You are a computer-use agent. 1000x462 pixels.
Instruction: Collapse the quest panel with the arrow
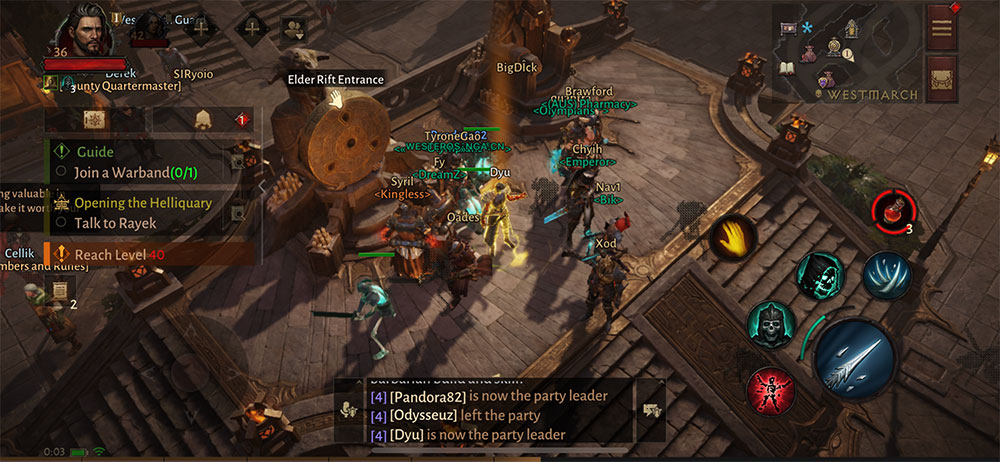[262, 186]
